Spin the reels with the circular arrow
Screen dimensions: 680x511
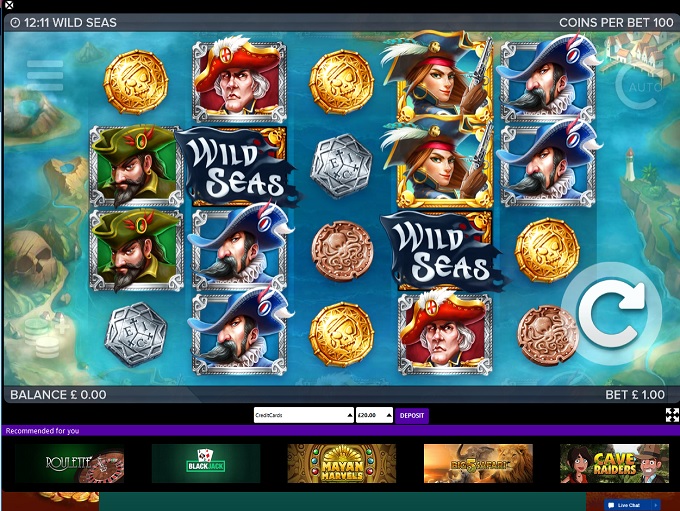pyautogui.click(x=611, y=313)
